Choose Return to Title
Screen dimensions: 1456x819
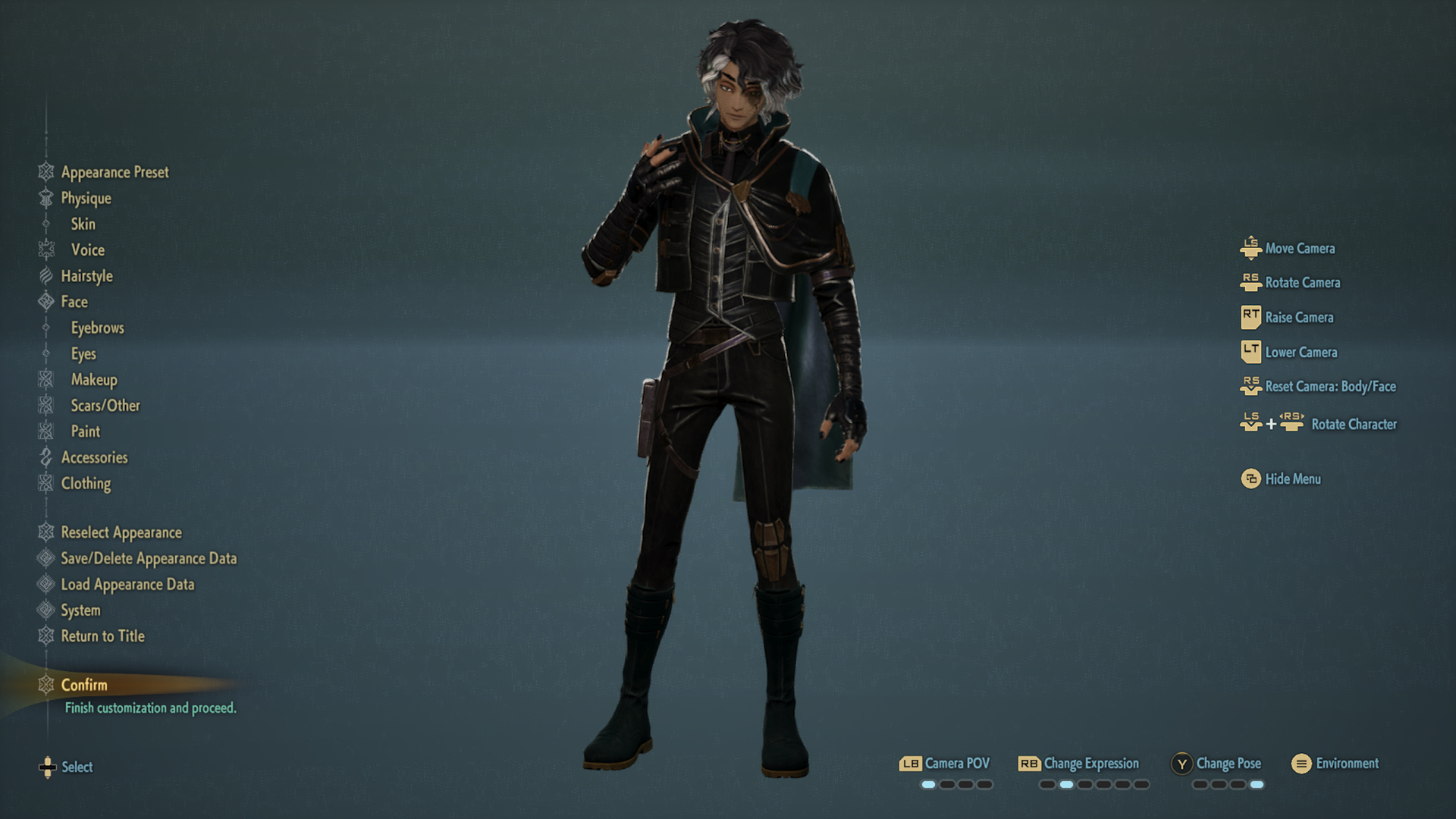(102, 636)
